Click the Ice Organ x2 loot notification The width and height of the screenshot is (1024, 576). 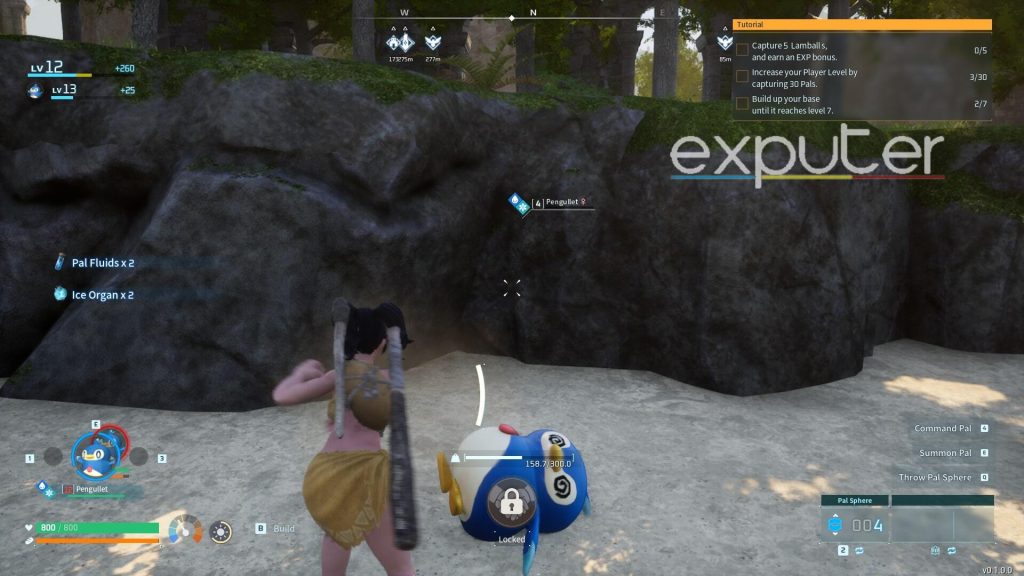[x=102, y=295]
